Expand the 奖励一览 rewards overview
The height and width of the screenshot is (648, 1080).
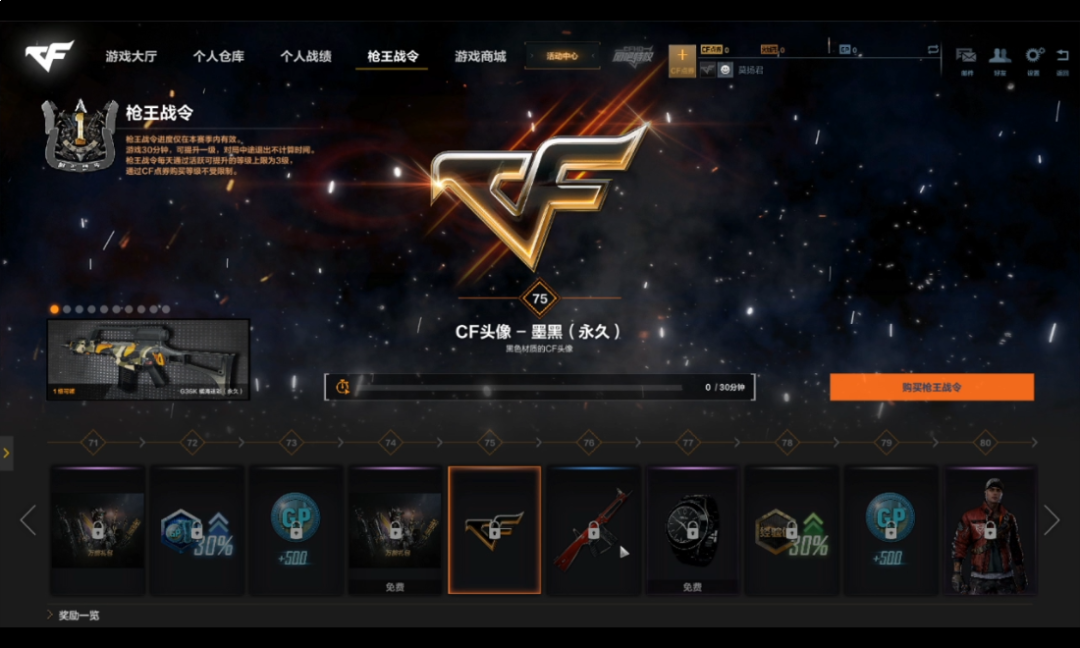(x=78, y=615)
